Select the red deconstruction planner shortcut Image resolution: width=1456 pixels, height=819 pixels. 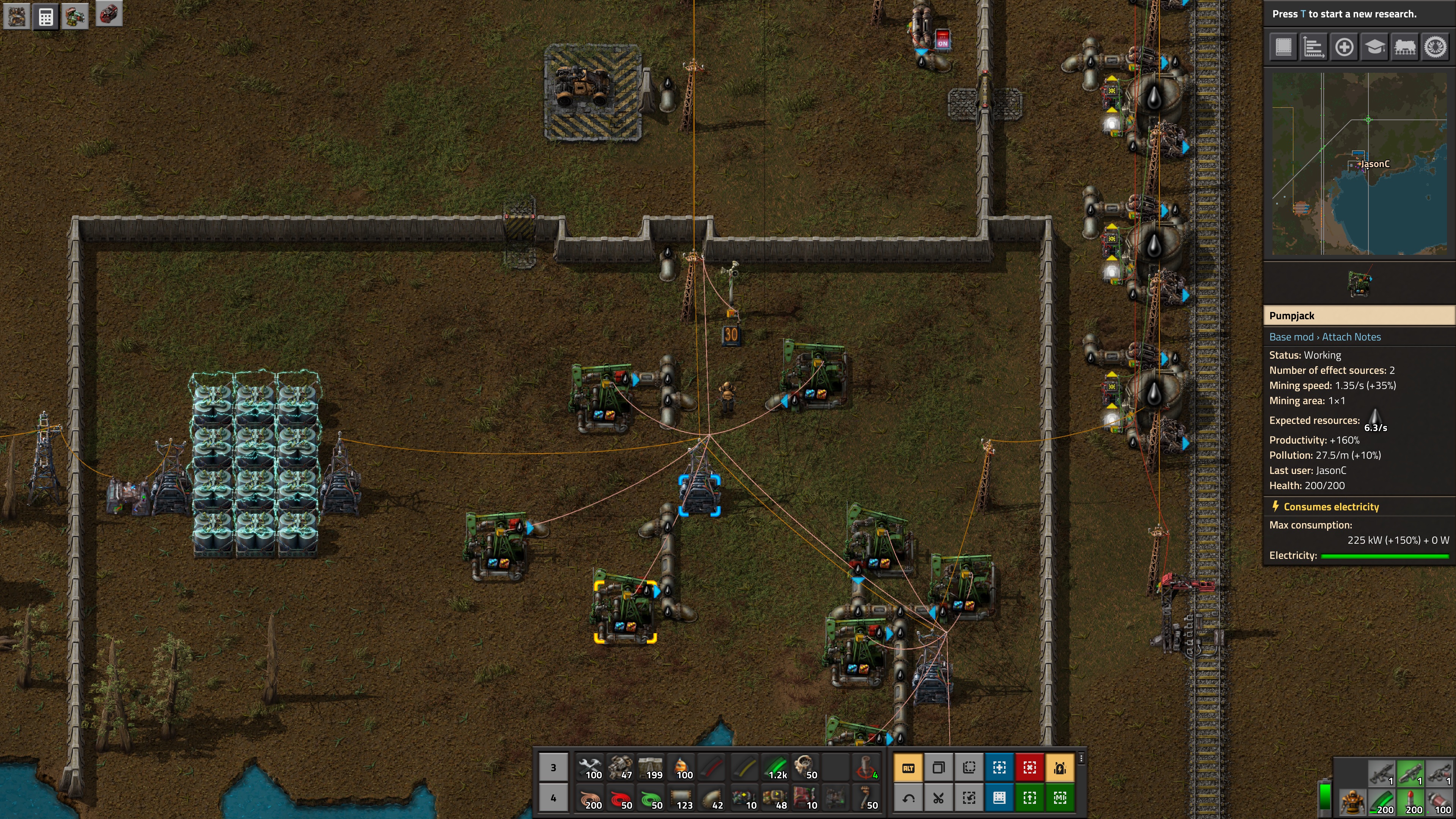point(1029,767)
